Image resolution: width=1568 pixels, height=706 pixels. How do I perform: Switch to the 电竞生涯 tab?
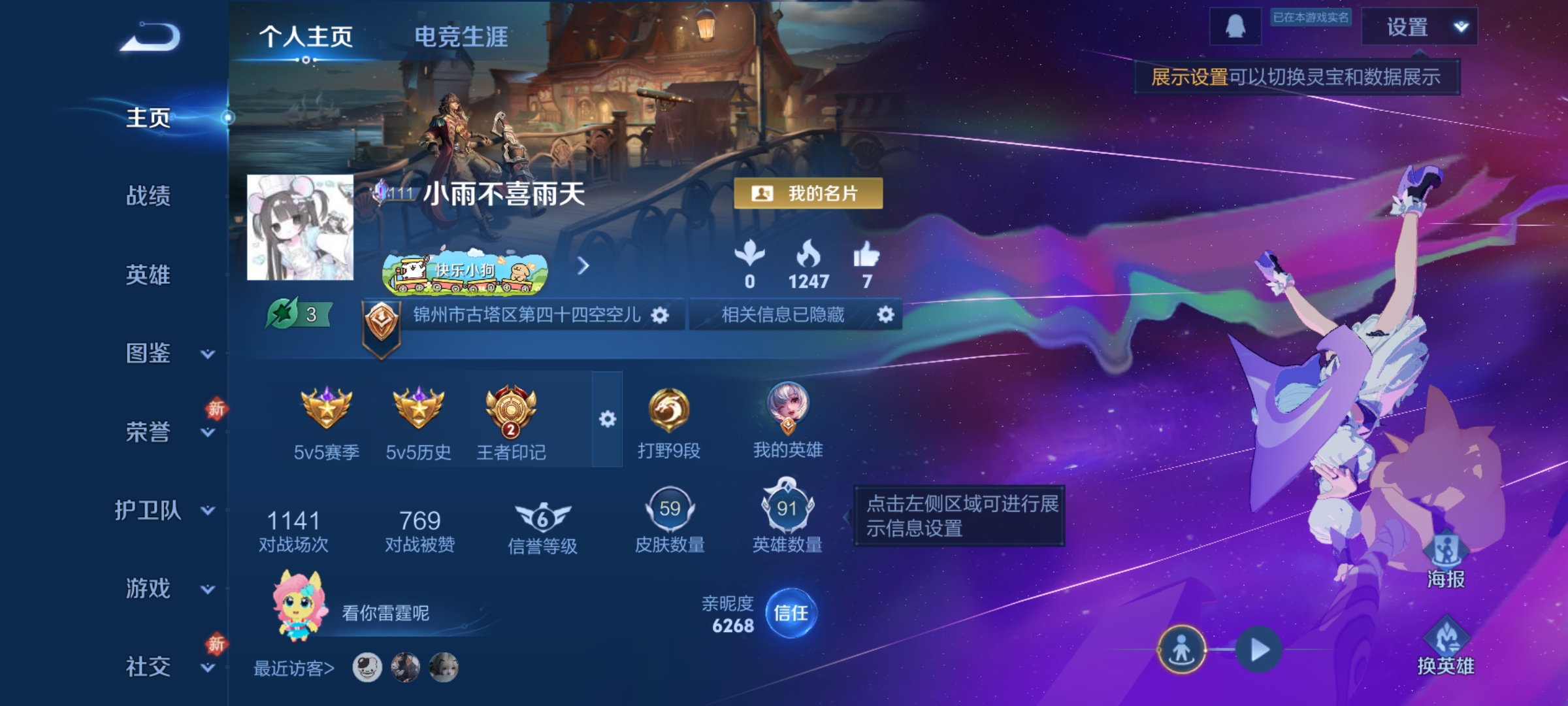click(461, 37)
